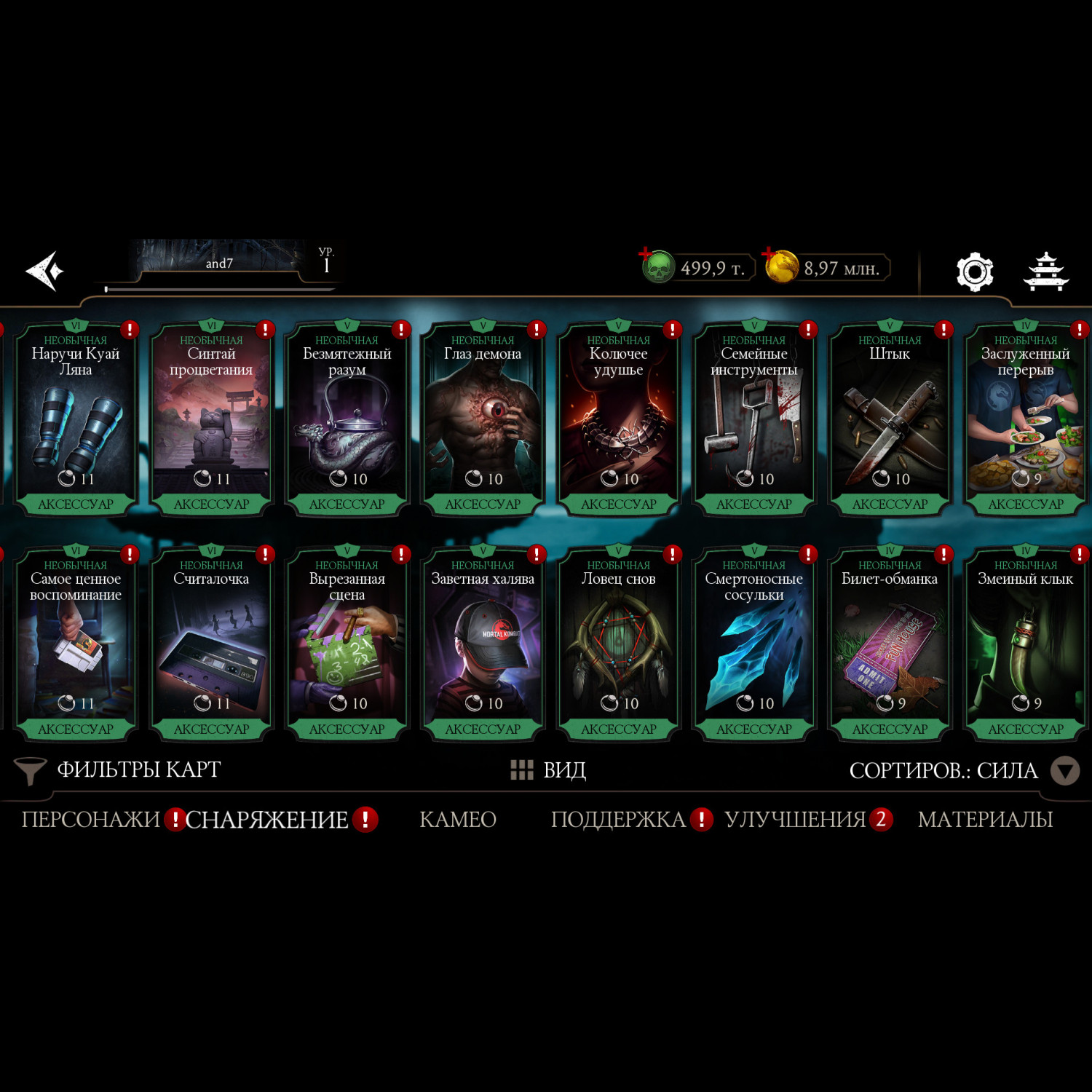Buy more gold koins
This screenshot has width=1092, height=1092.
[780, 266]
